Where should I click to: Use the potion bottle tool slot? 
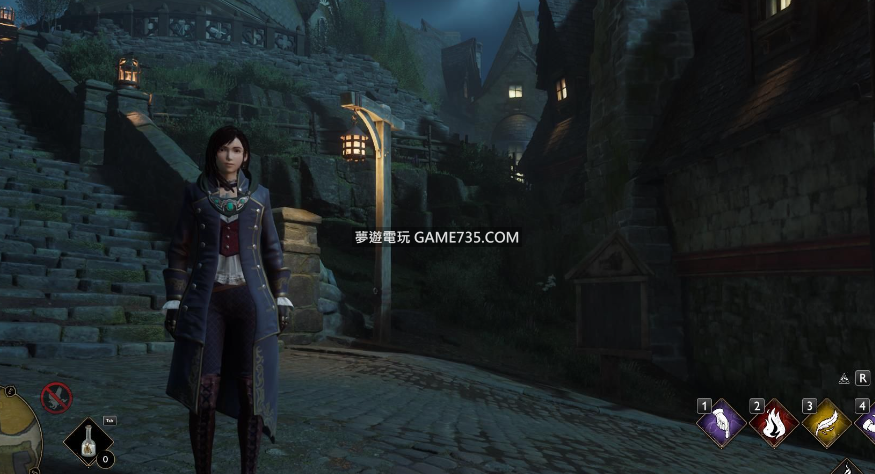(x=88, y=441)
